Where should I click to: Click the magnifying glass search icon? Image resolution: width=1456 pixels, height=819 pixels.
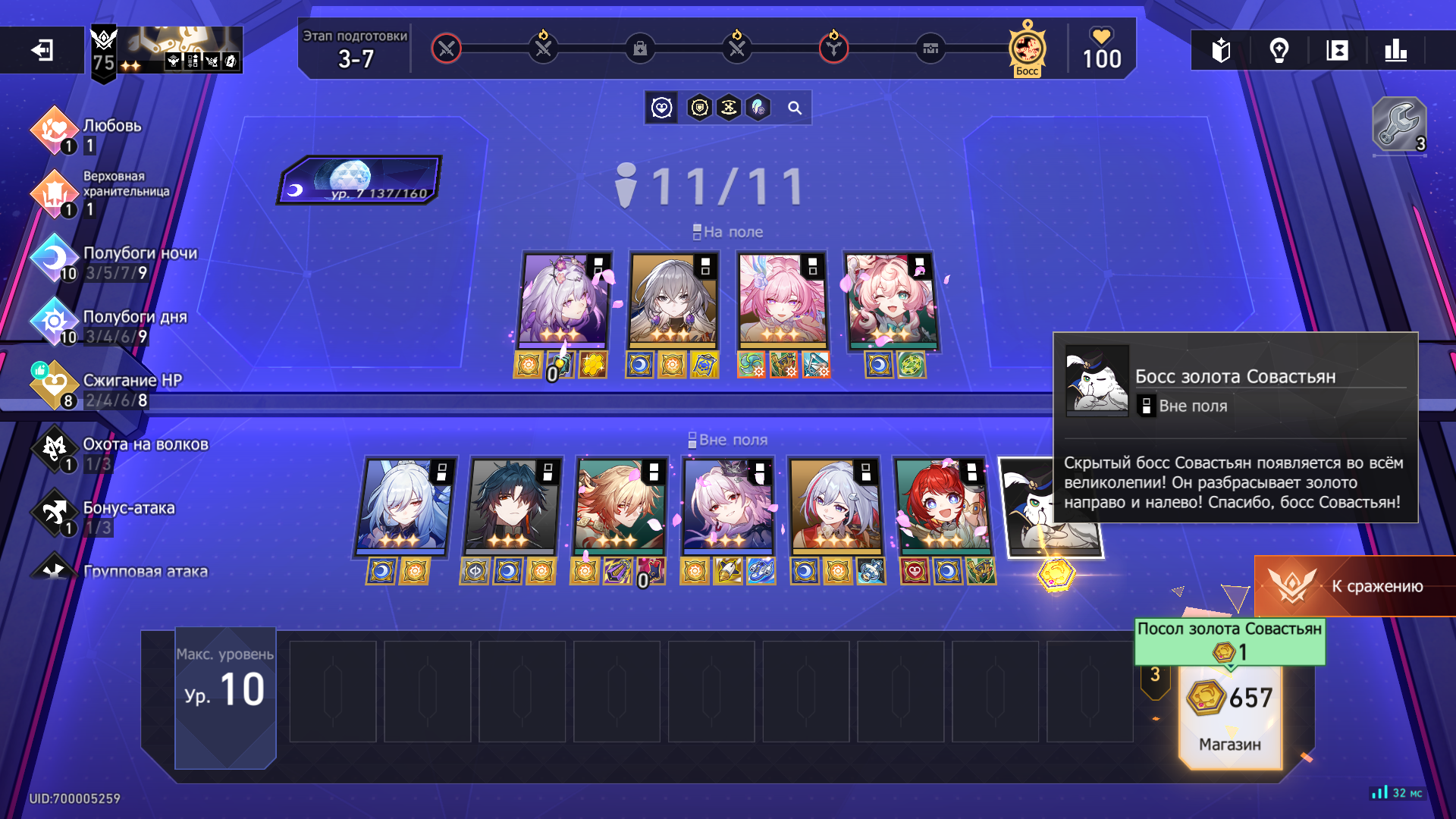click(x=794, y=108)
